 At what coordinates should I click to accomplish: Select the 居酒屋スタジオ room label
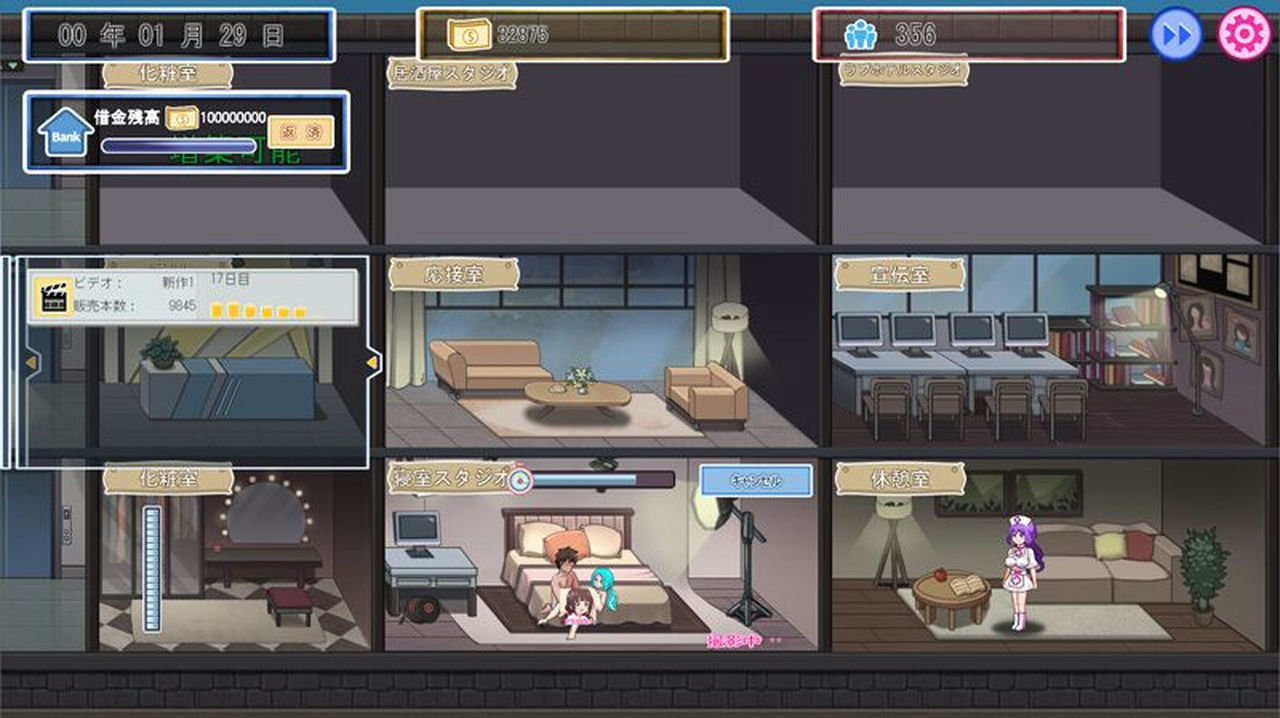click(452, 72)
